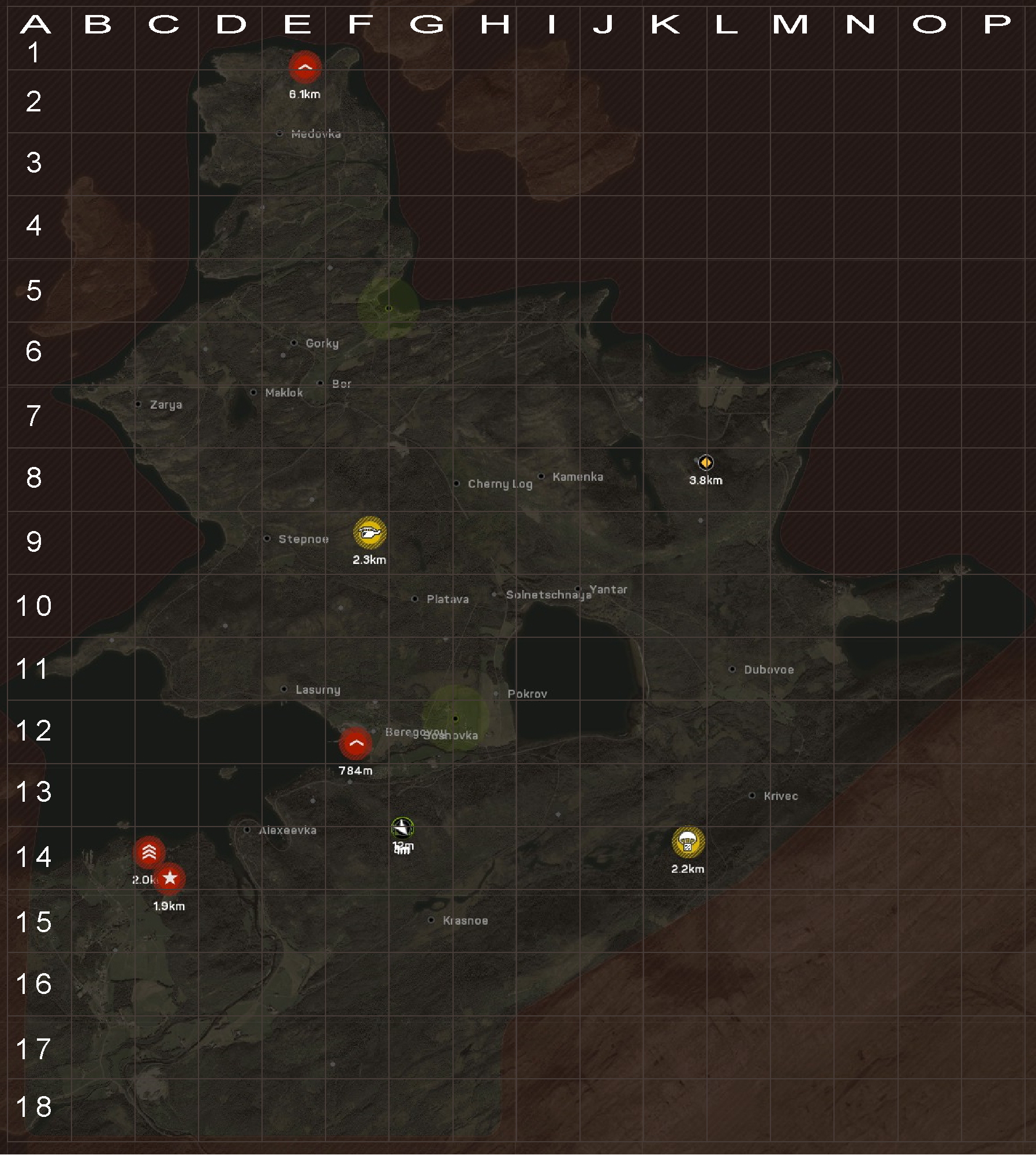The image size is (1036, 1155).
Task: Click the Pokrov town label
Action: [526, 694]
